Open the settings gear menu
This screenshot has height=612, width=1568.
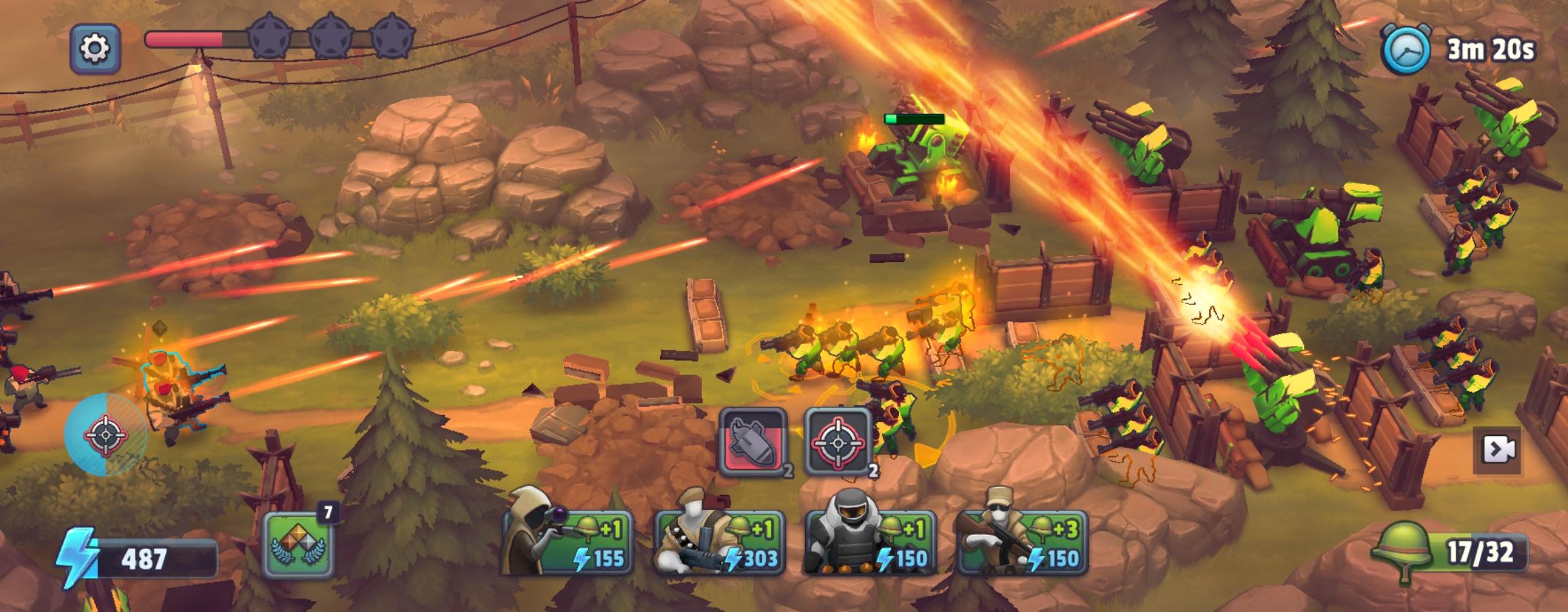(x=95, y=49)
